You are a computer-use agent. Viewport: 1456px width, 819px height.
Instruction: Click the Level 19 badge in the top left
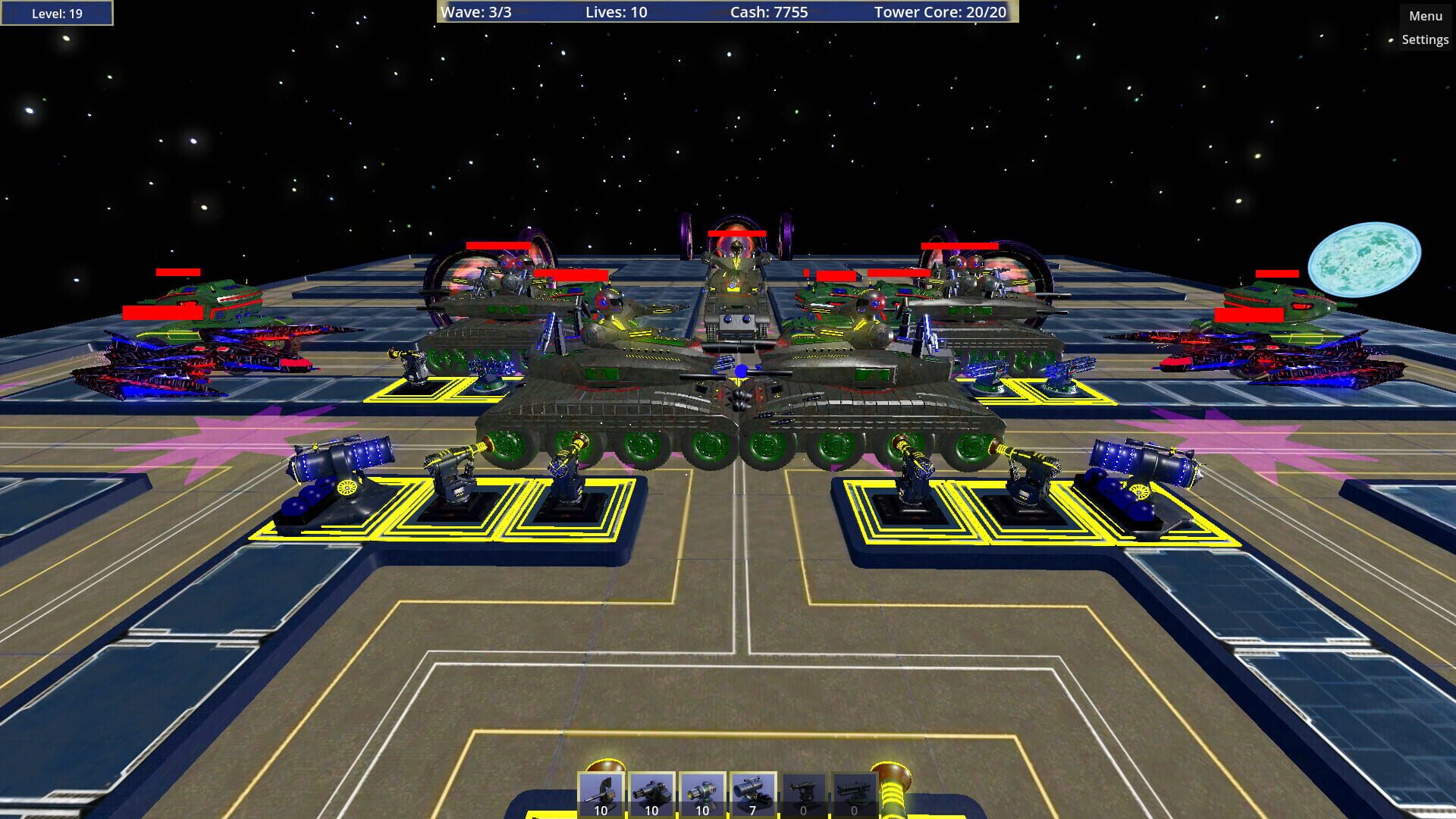pos(57,12)
